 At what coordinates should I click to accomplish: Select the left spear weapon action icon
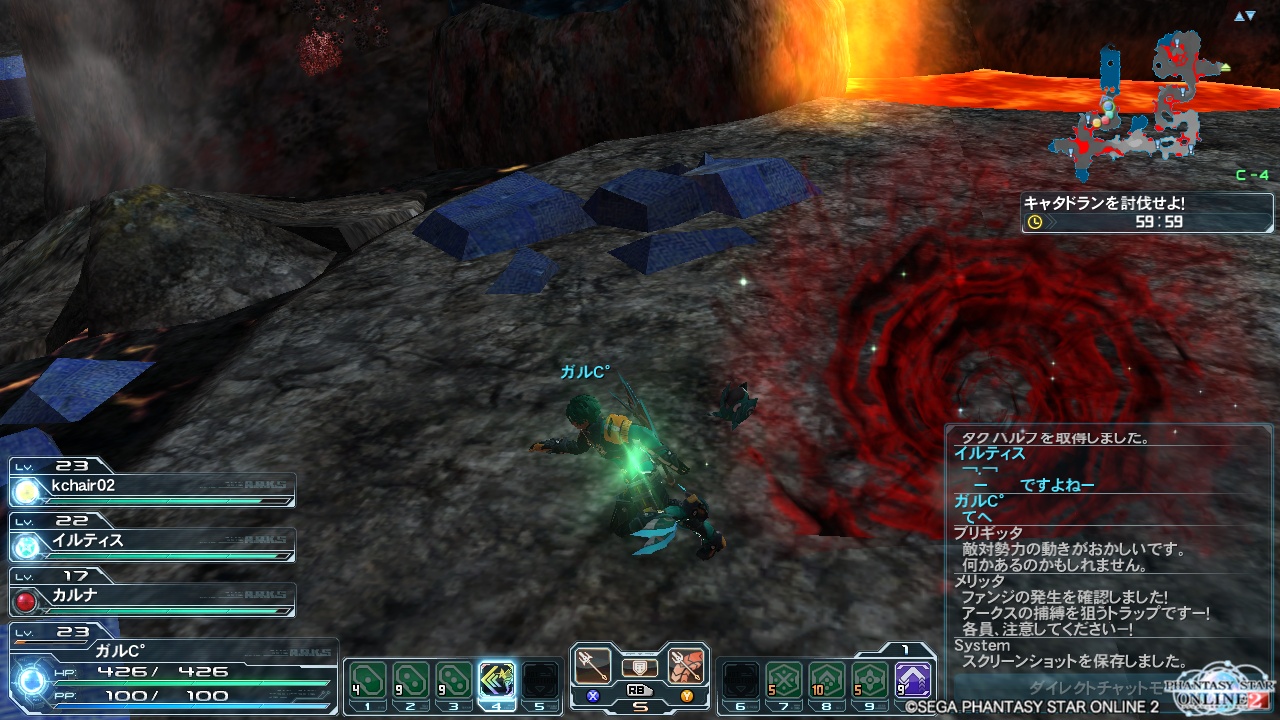pos(594,667)
